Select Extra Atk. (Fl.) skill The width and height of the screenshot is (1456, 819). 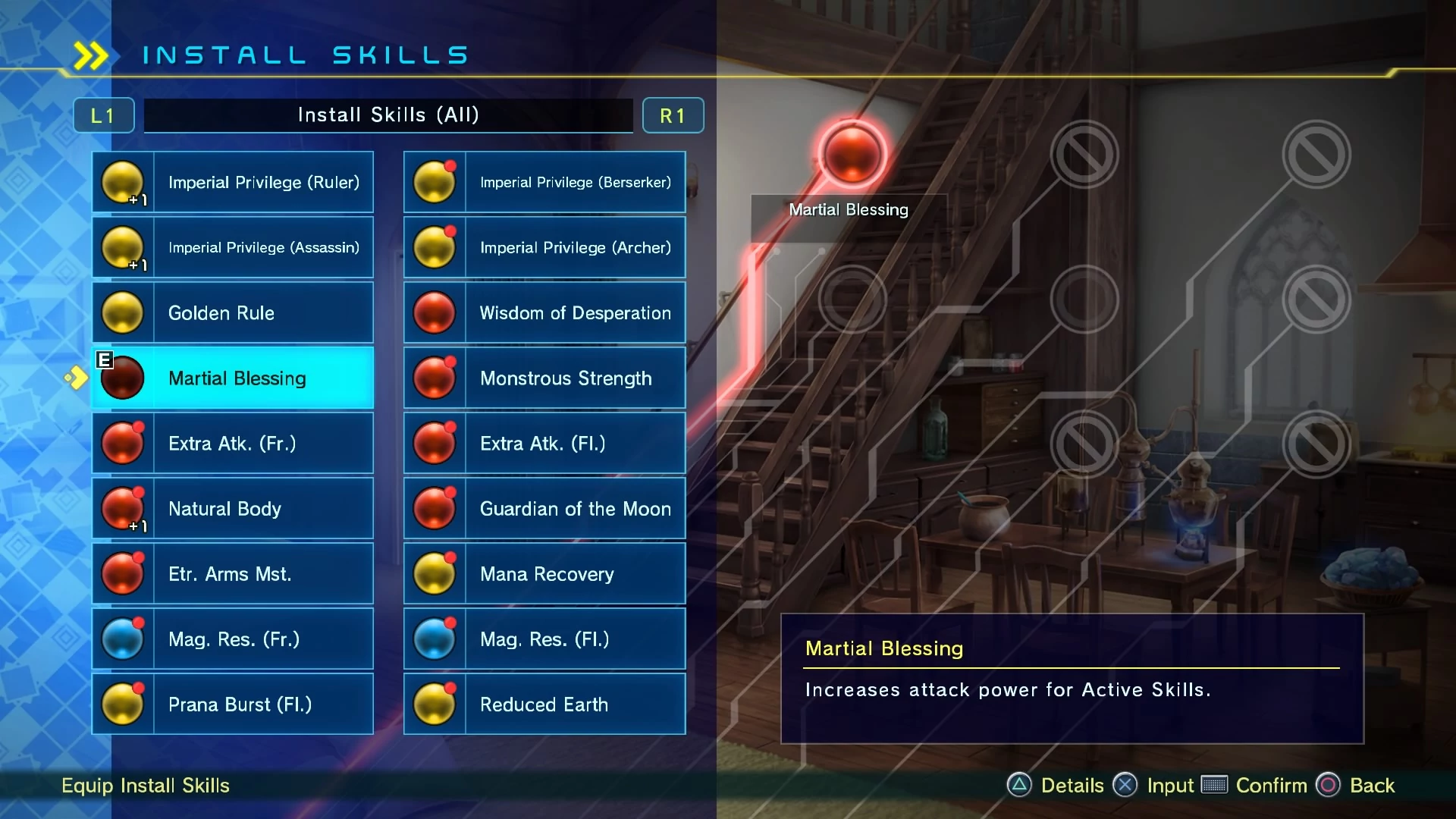coord(544,443)
